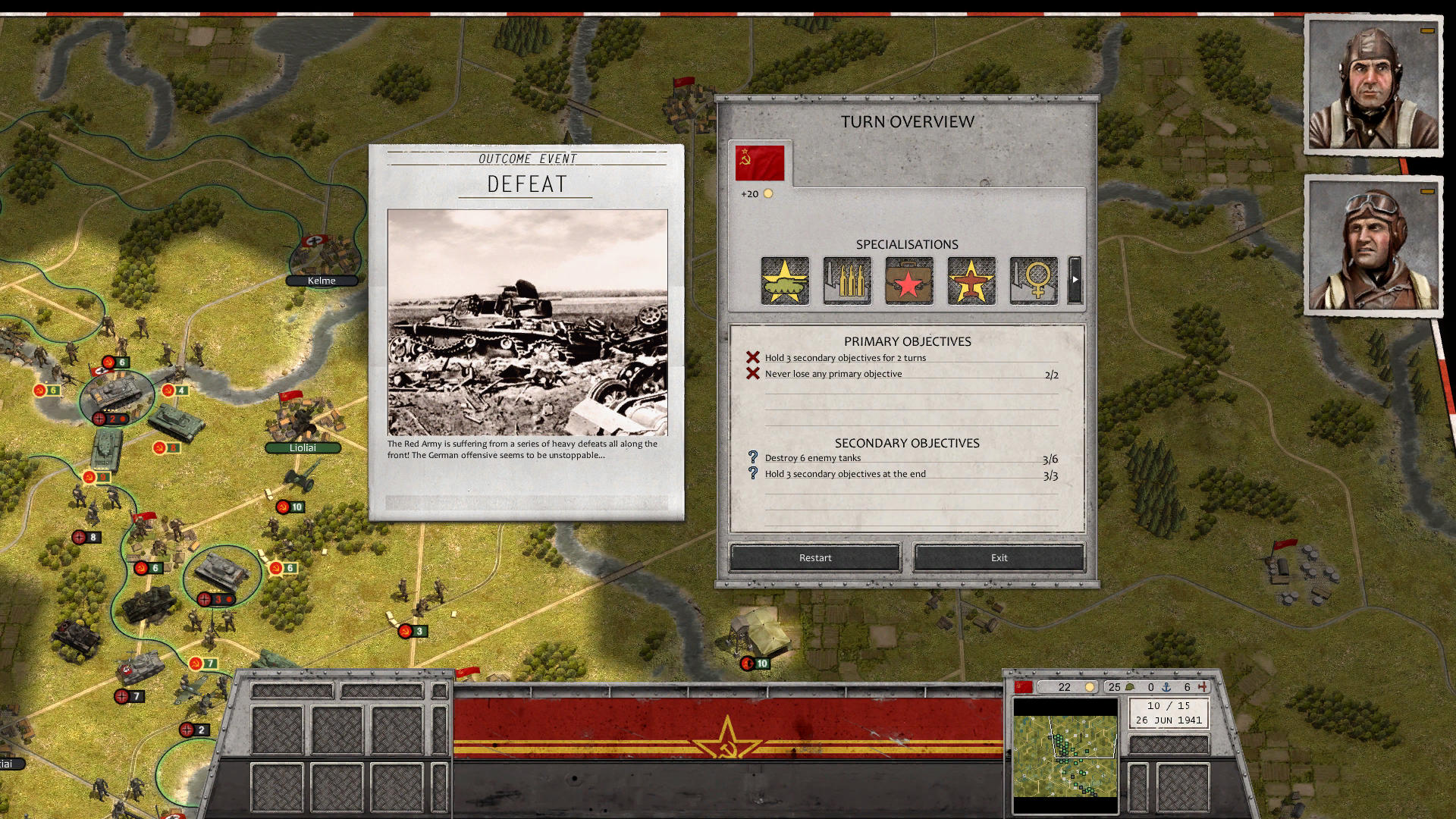Screen dimensions: 1456x819
Task: Open the female symbol specialisation
Action: click(x=1034, y=281)
